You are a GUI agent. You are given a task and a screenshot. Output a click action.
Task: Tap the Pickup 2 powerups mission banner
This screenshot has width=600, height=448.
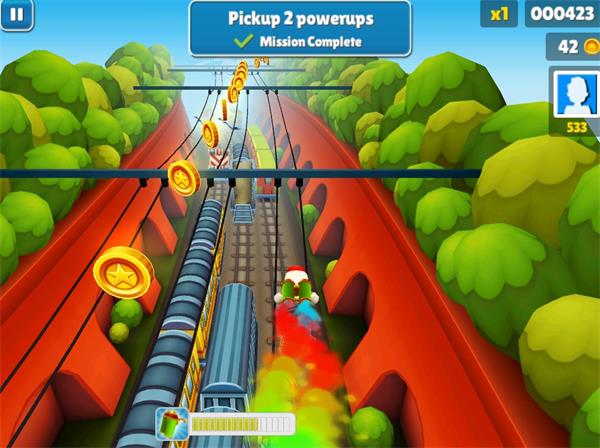pyautogui.click(x=299, y=28)
